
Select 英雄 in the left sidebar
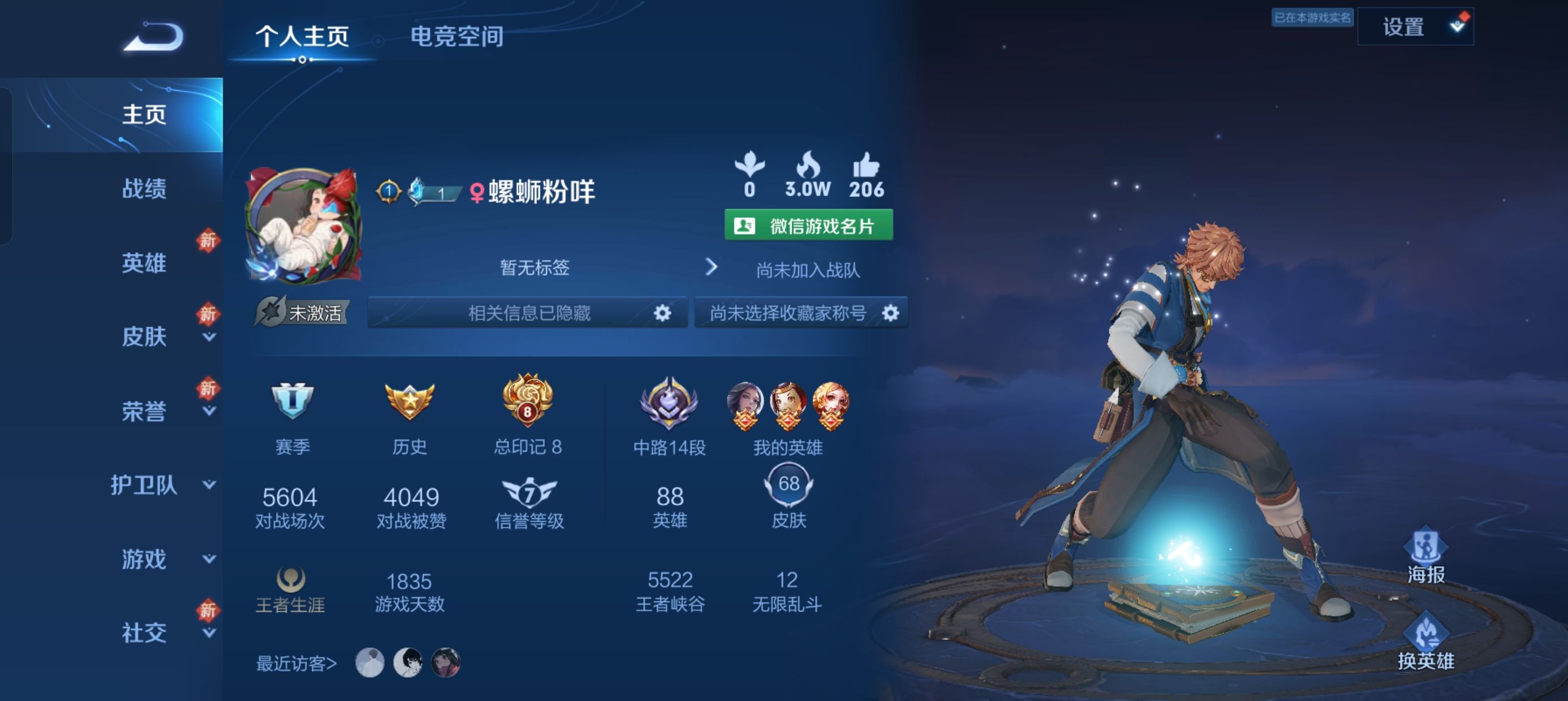tap(144, 263)
